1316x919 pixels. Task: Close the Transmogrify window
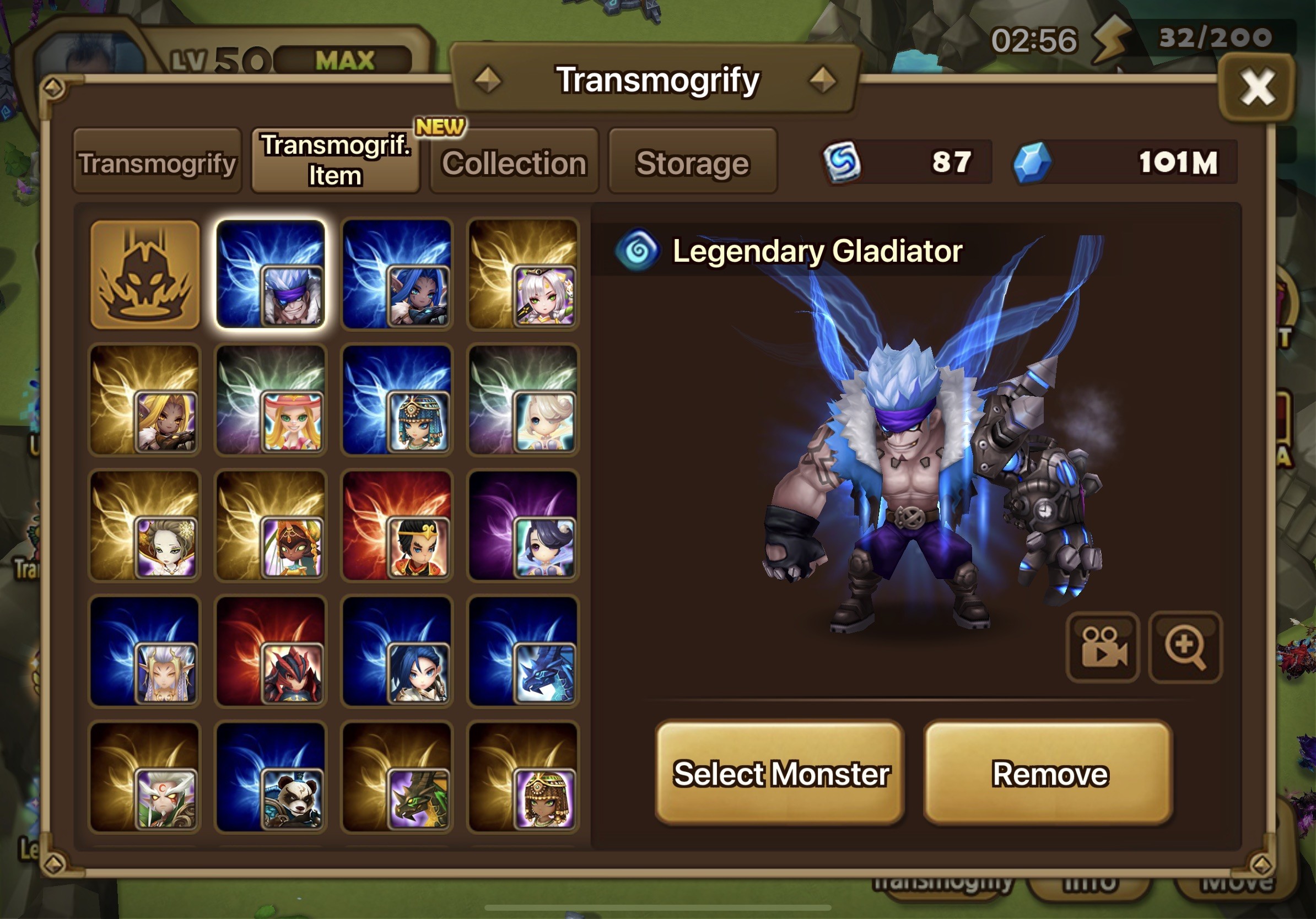(1256, 88)
